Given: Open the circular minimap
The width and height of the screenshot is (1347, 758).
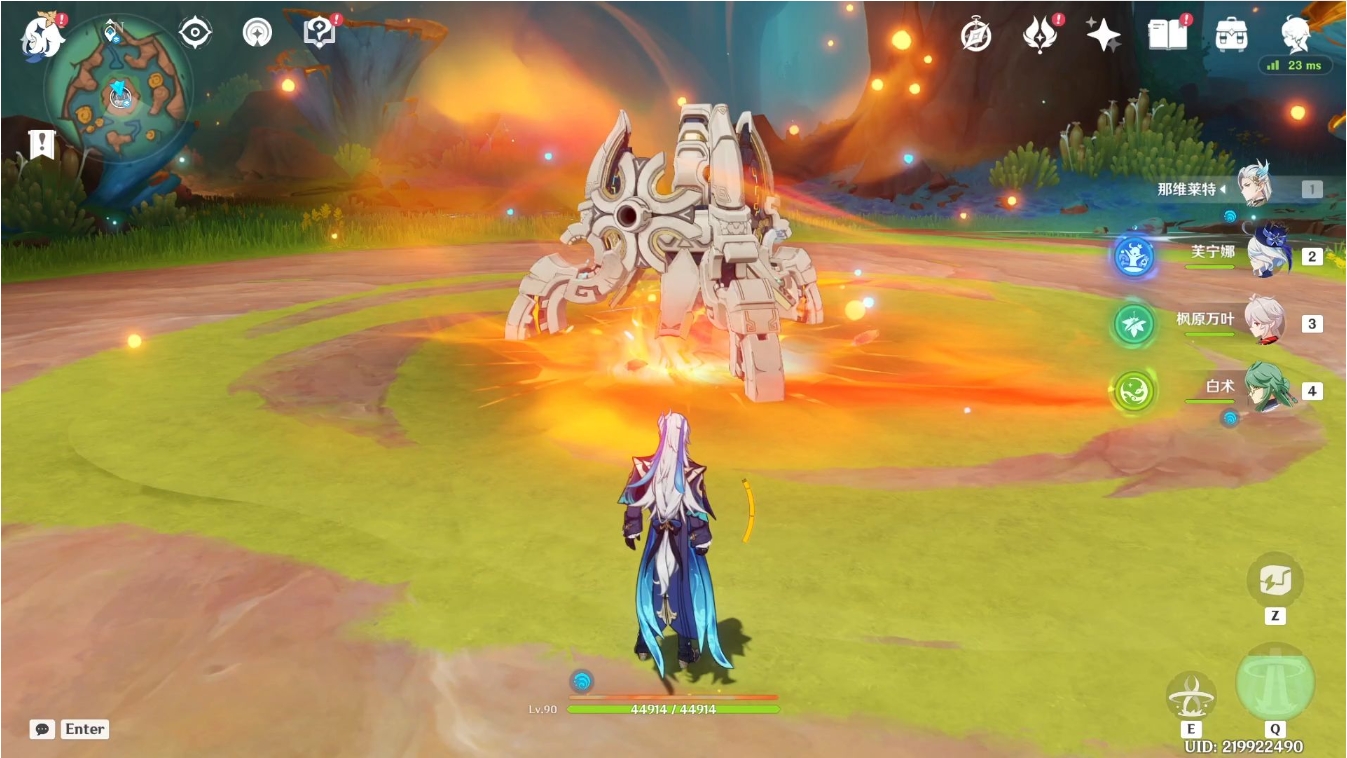Looking at the screenshot, I should coord(120,92).
